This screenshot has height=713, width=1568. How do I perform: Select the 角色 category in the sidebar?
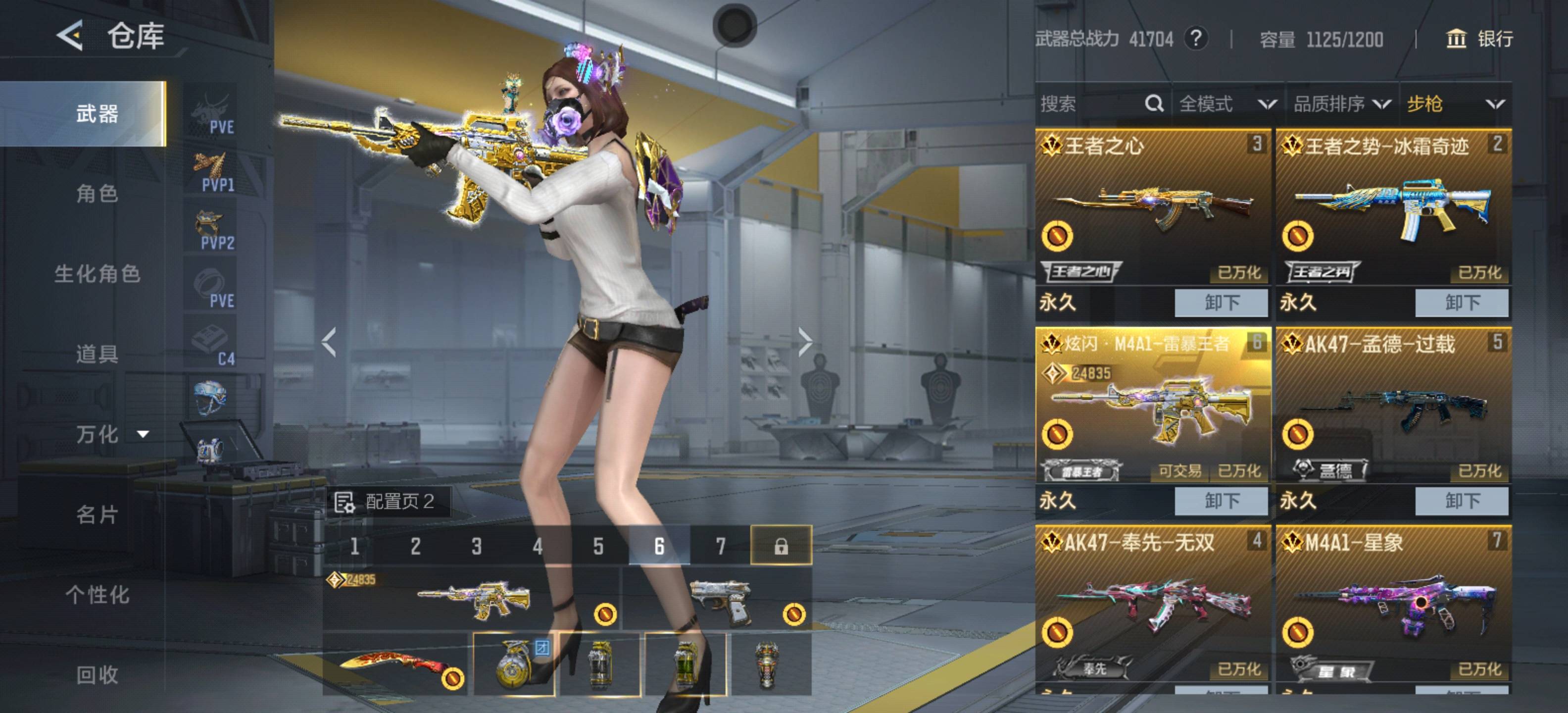(97, 194)
